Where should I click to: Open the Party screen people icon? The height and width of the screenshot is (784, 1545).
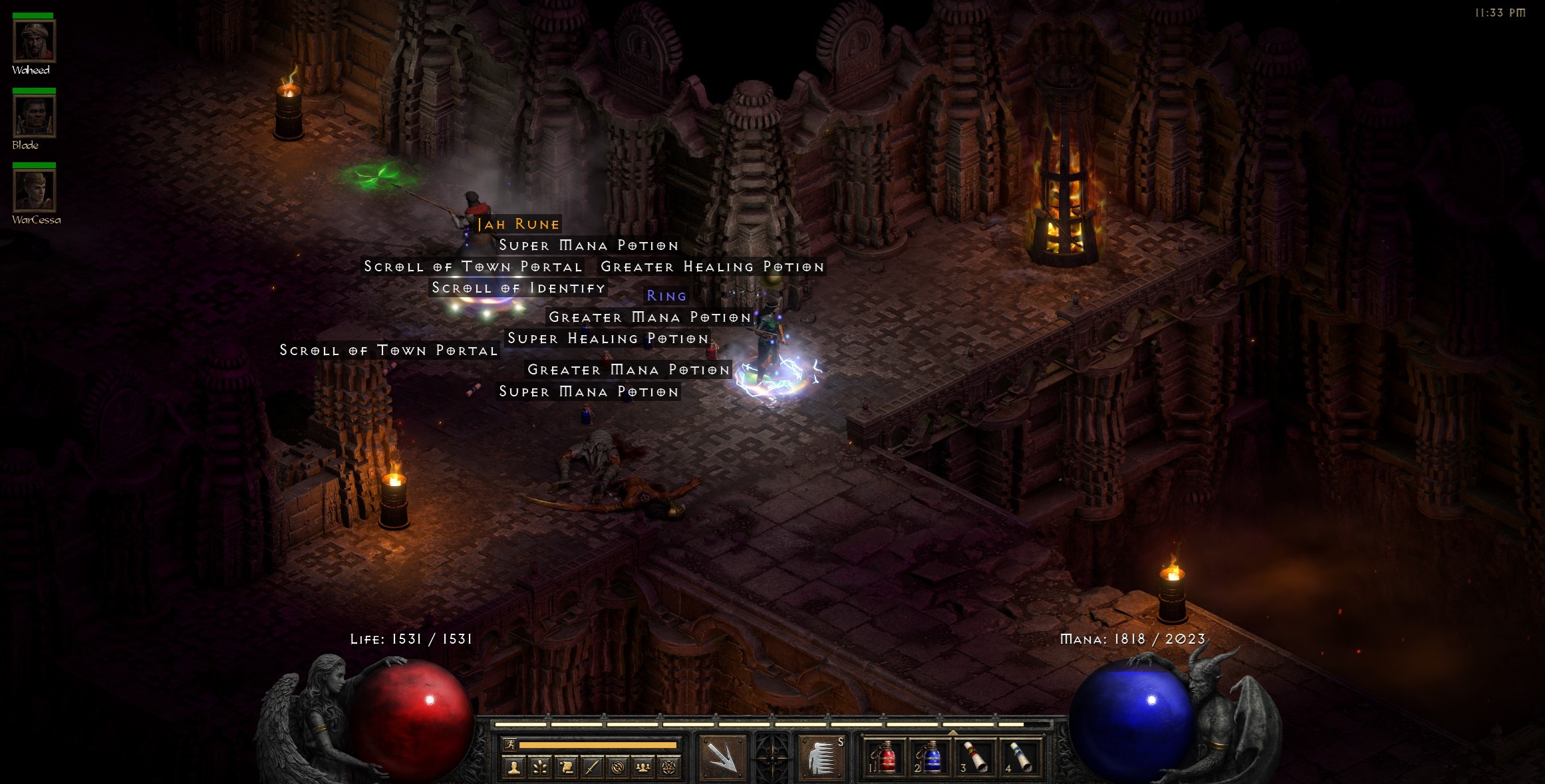coord(642,768)
